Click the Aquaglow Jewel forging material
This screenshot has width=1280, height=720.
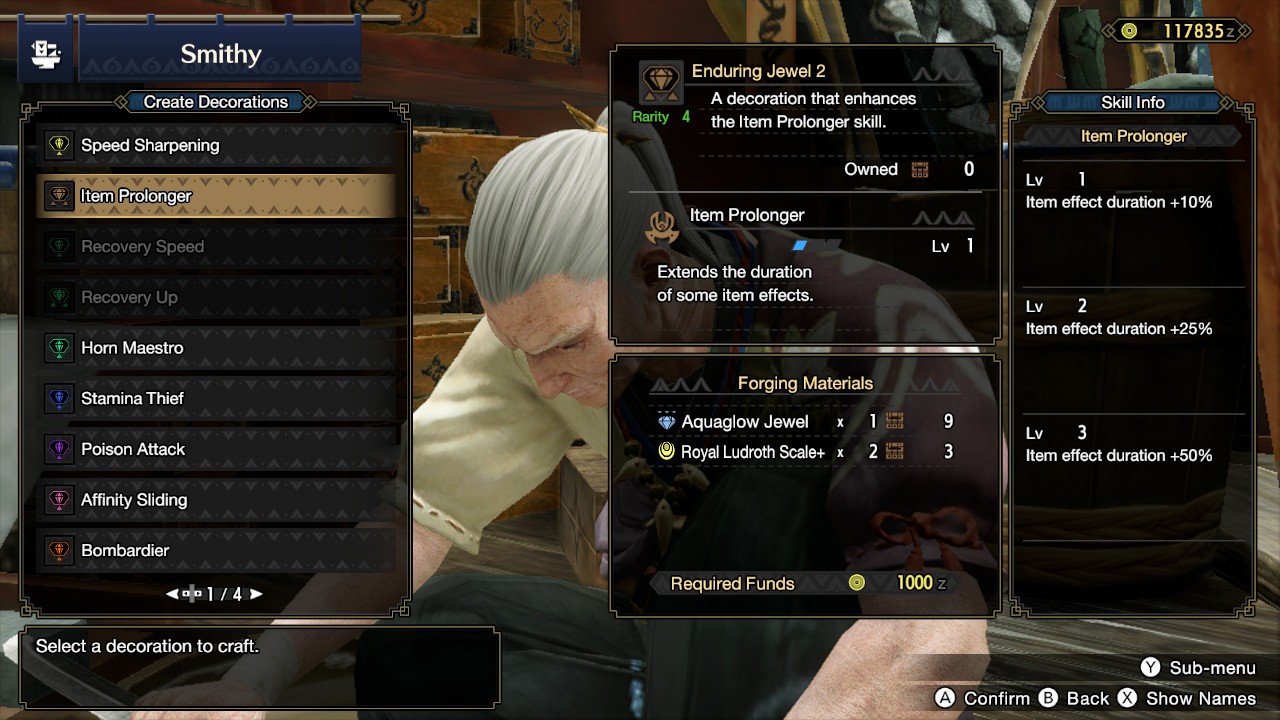click(x=744, y=422)
